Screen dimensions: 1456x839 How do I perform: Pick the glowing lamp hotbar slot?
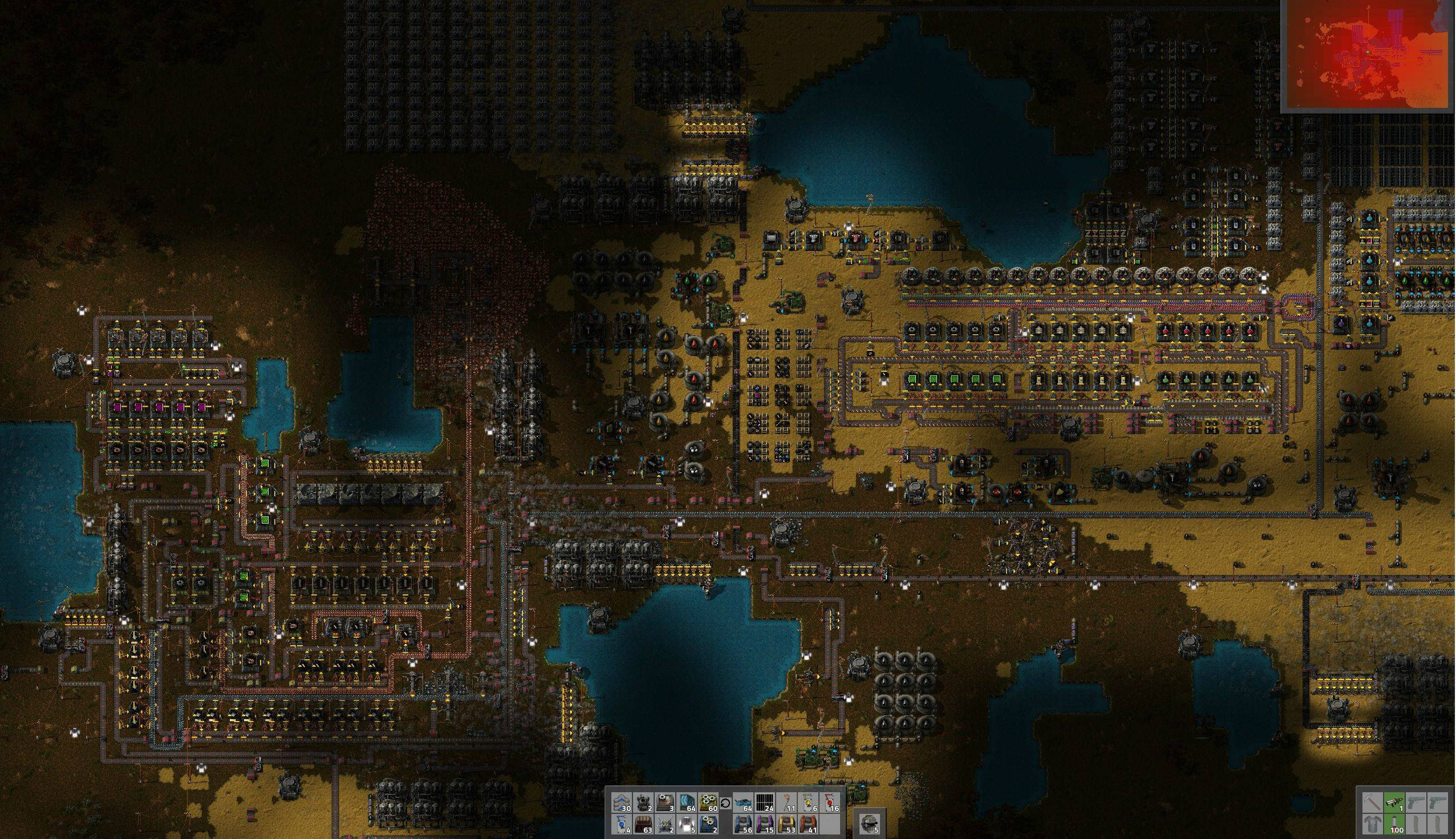click(687, 824)
